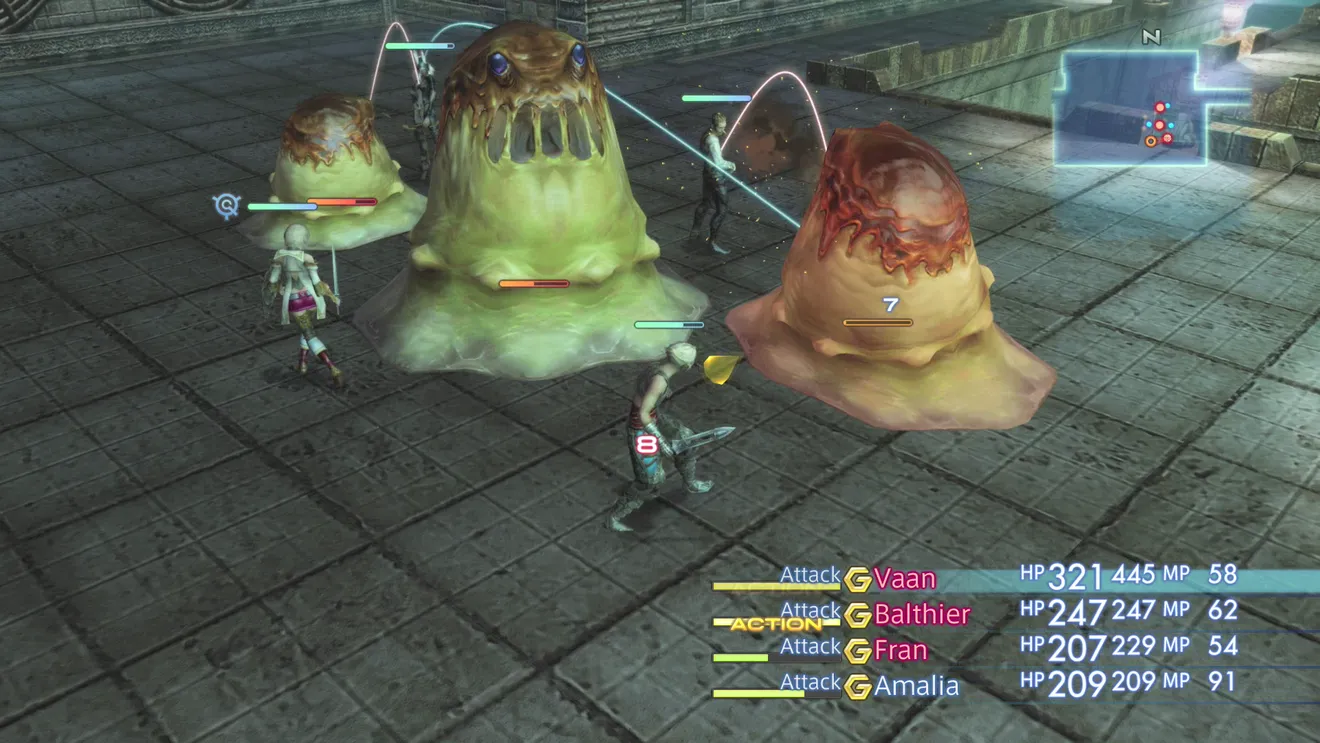Pick Amalia from the party list
The height and width of the screenshot is (743, 1320).
coord(916,686)
